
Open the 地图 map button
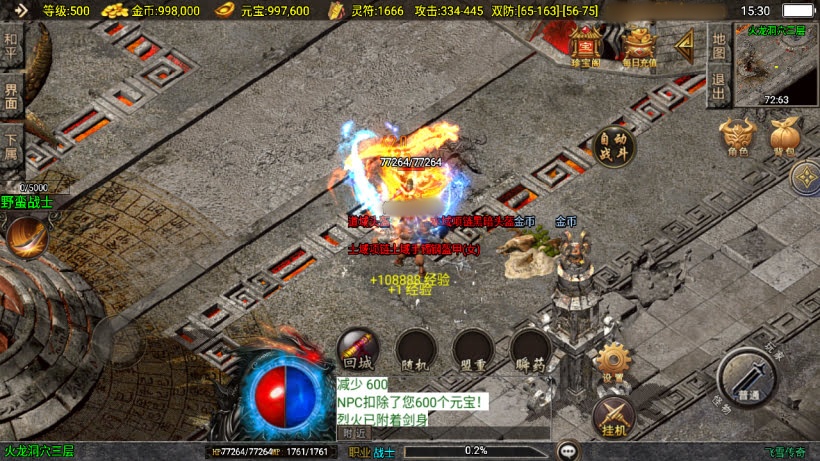(x=718, y=45)
